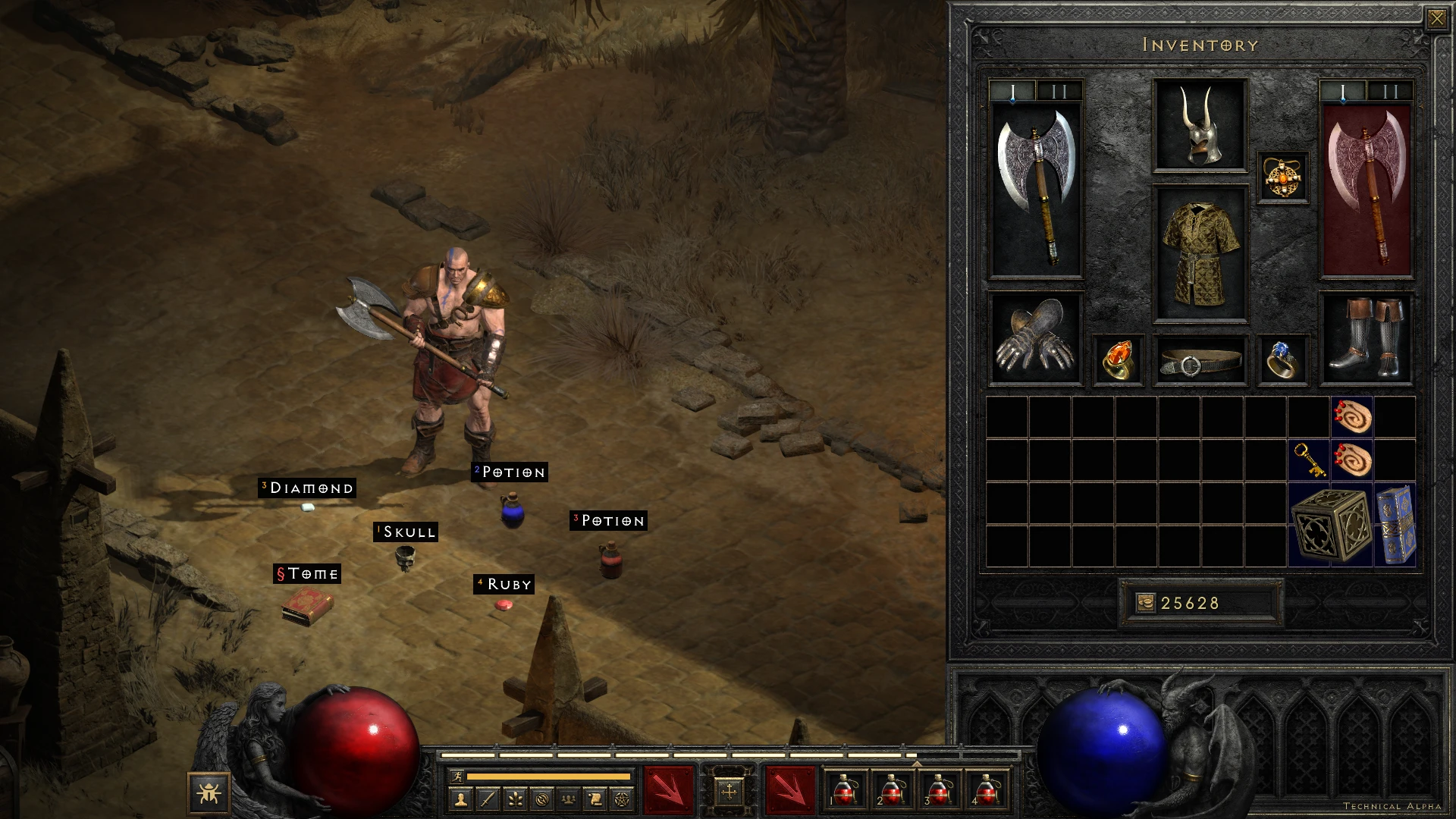Open the character stats screen
This screenshot has width=1456, height=819.
pyautogui.click(x=462, y=799)
